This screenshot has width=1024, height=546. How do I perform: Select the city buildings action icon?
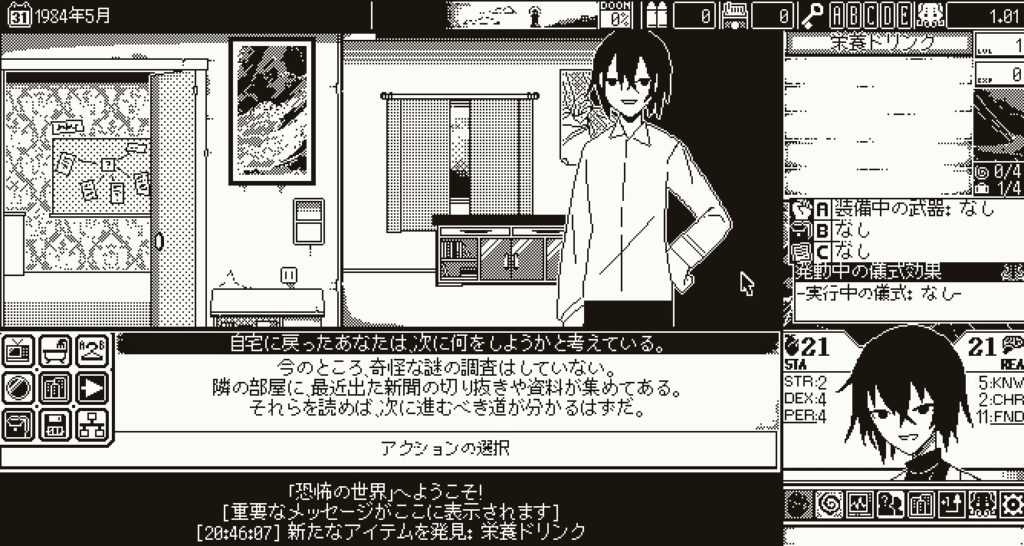[x=56, y=387]
